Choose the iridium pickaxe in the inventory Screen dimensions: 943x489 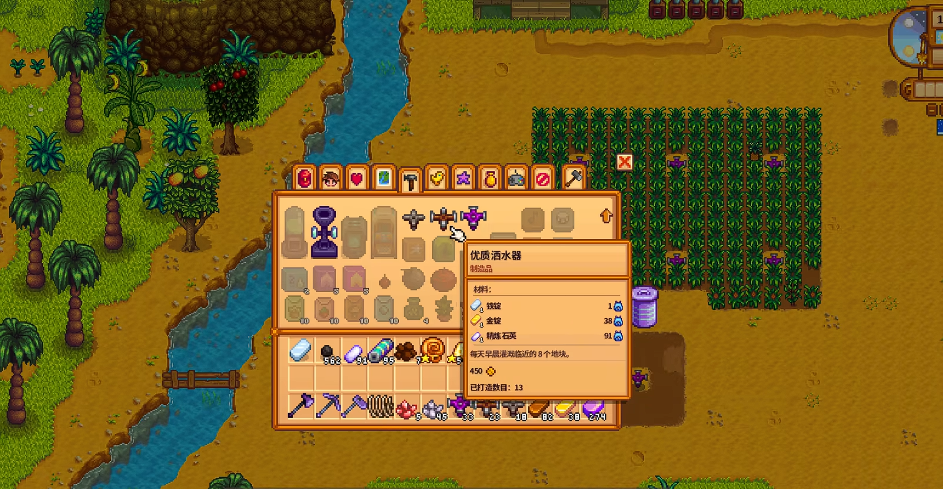click(x=329, y=406)
